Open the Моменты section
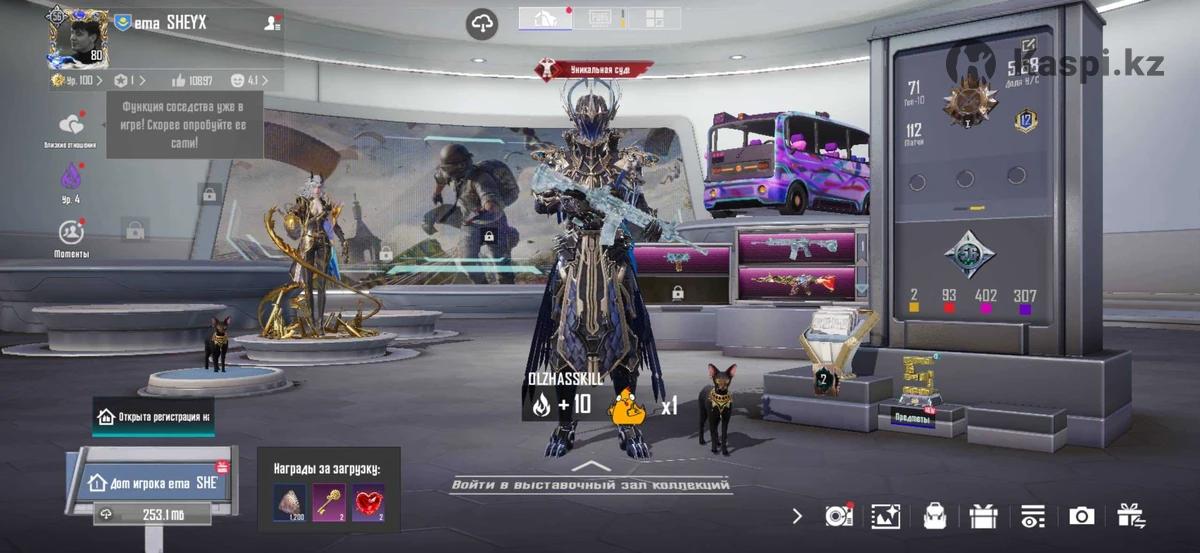This screenshot has width=1200, height=553. click(x=71, y=234)
